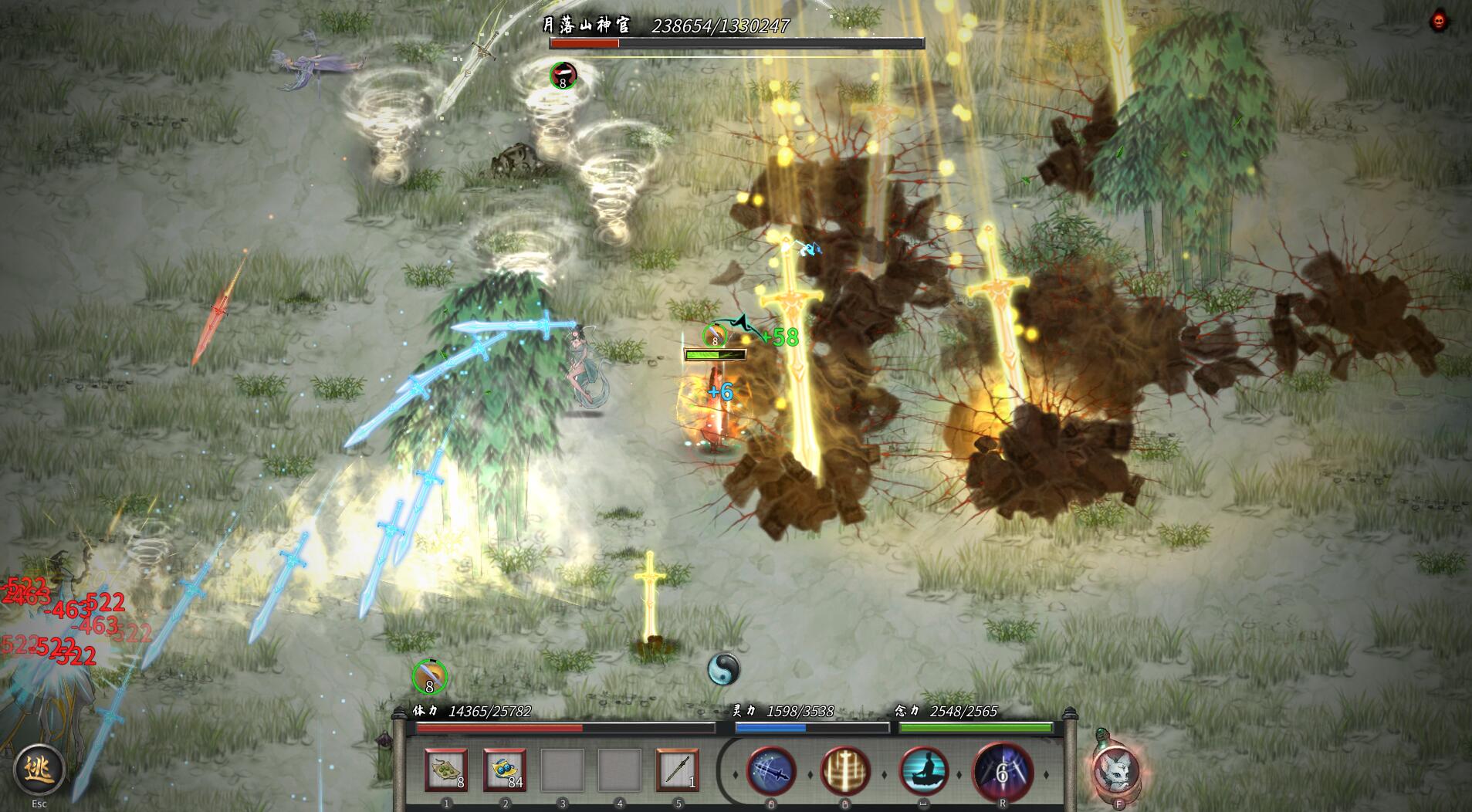Use the blue beads item with 84 count
1472x812 pixels.
504,770
